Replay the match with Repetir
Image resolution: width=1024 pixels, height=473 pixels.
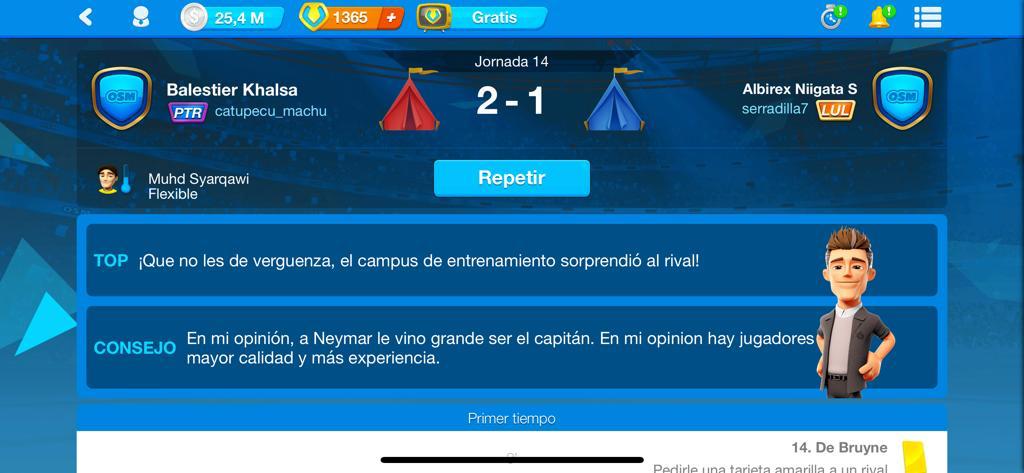click(511, 178)
